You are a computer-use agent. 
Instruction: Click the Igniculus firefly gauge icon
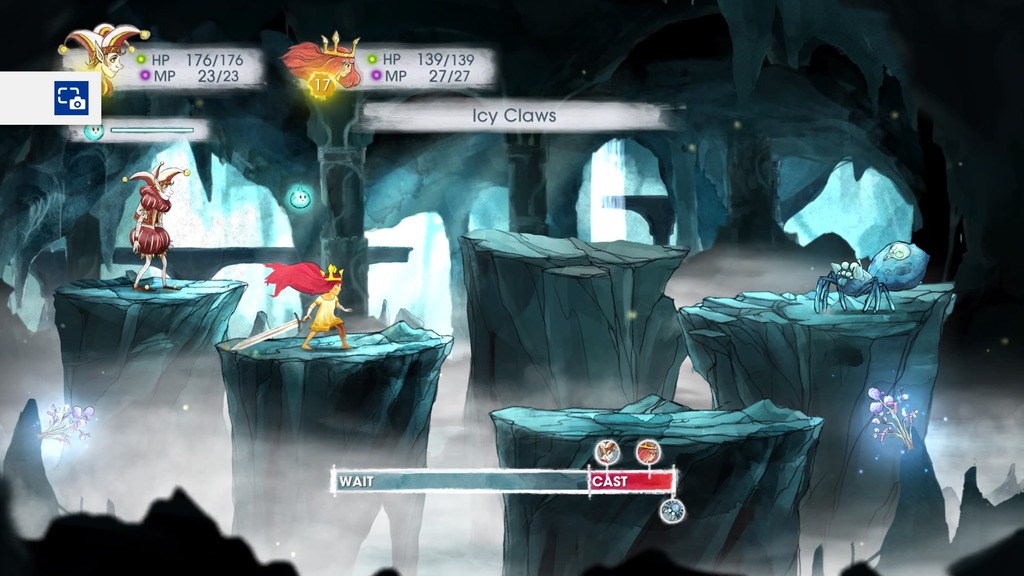click(x=94, y=130)
